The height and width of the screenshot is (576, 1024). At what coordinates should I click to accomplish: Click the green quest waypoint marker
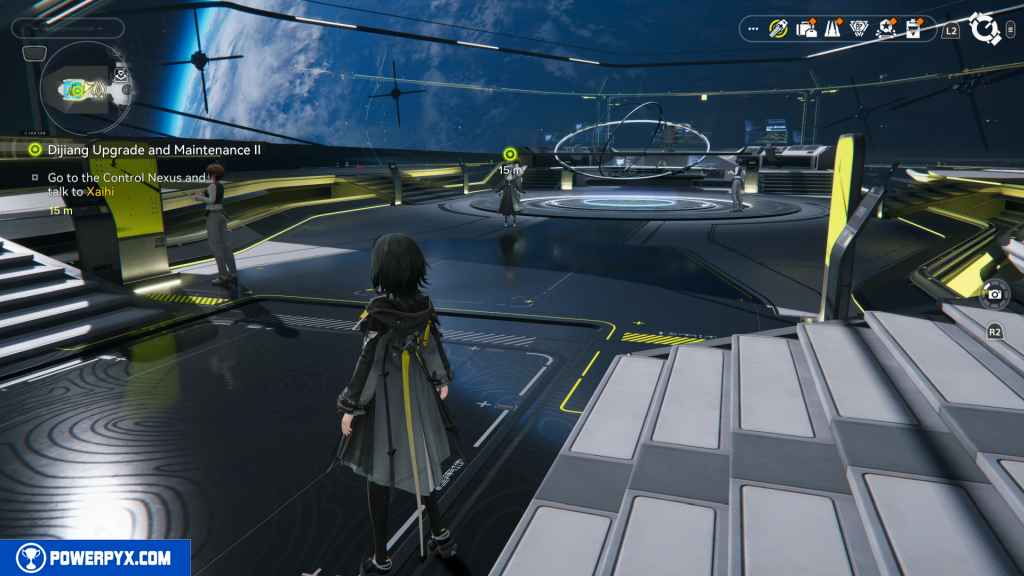510,153
